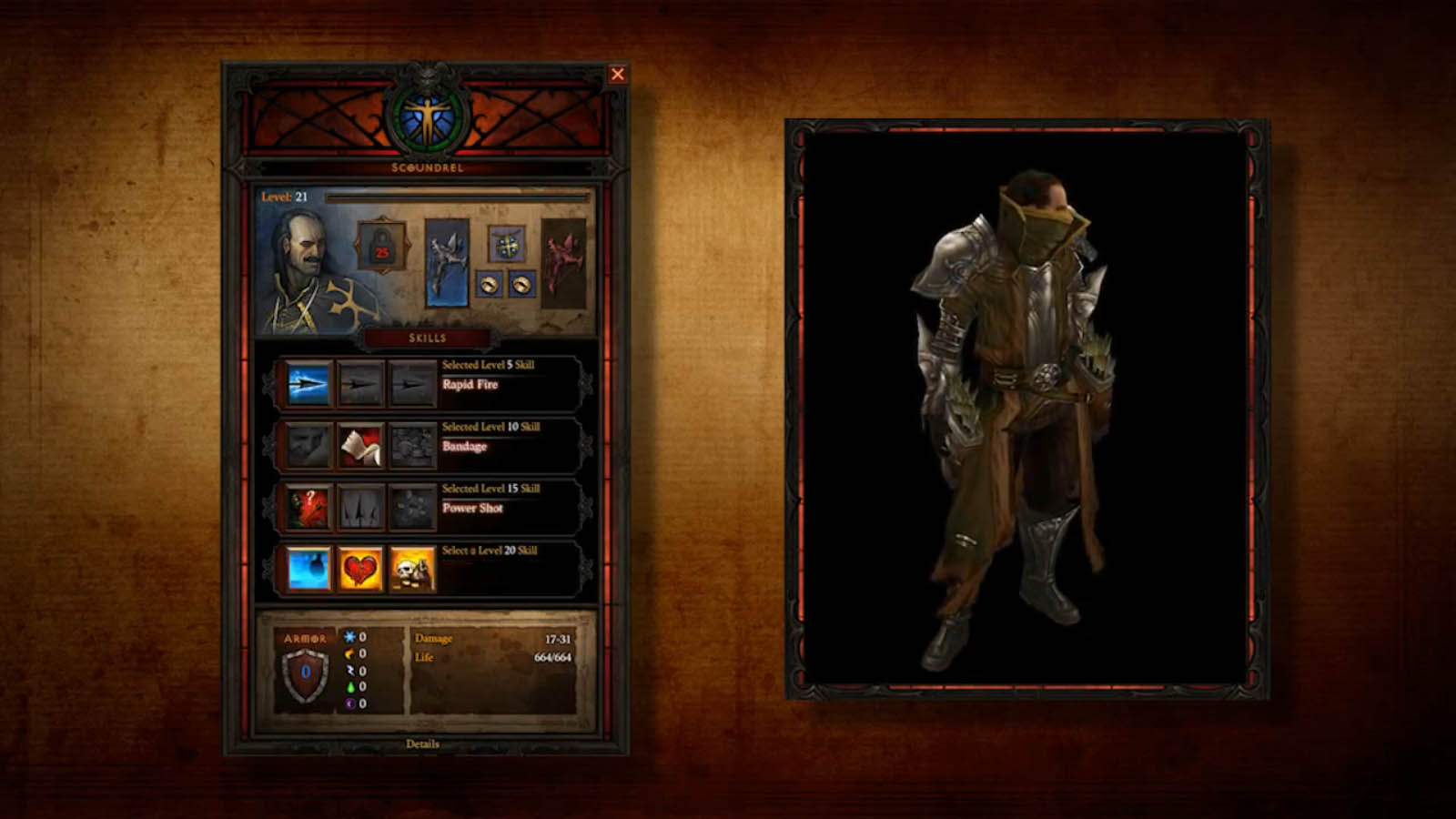Select the amulet equipment slot

(x=506, y=244)
